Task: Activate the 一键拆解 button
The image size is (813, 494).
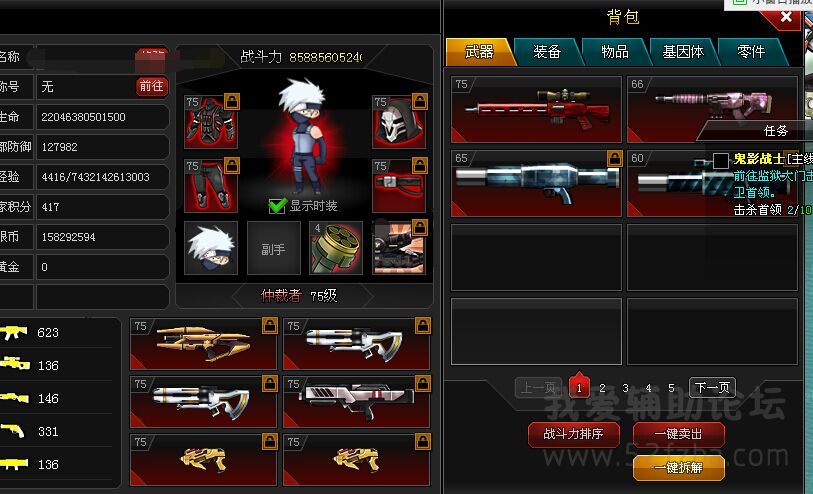Action: click(677, 467)
